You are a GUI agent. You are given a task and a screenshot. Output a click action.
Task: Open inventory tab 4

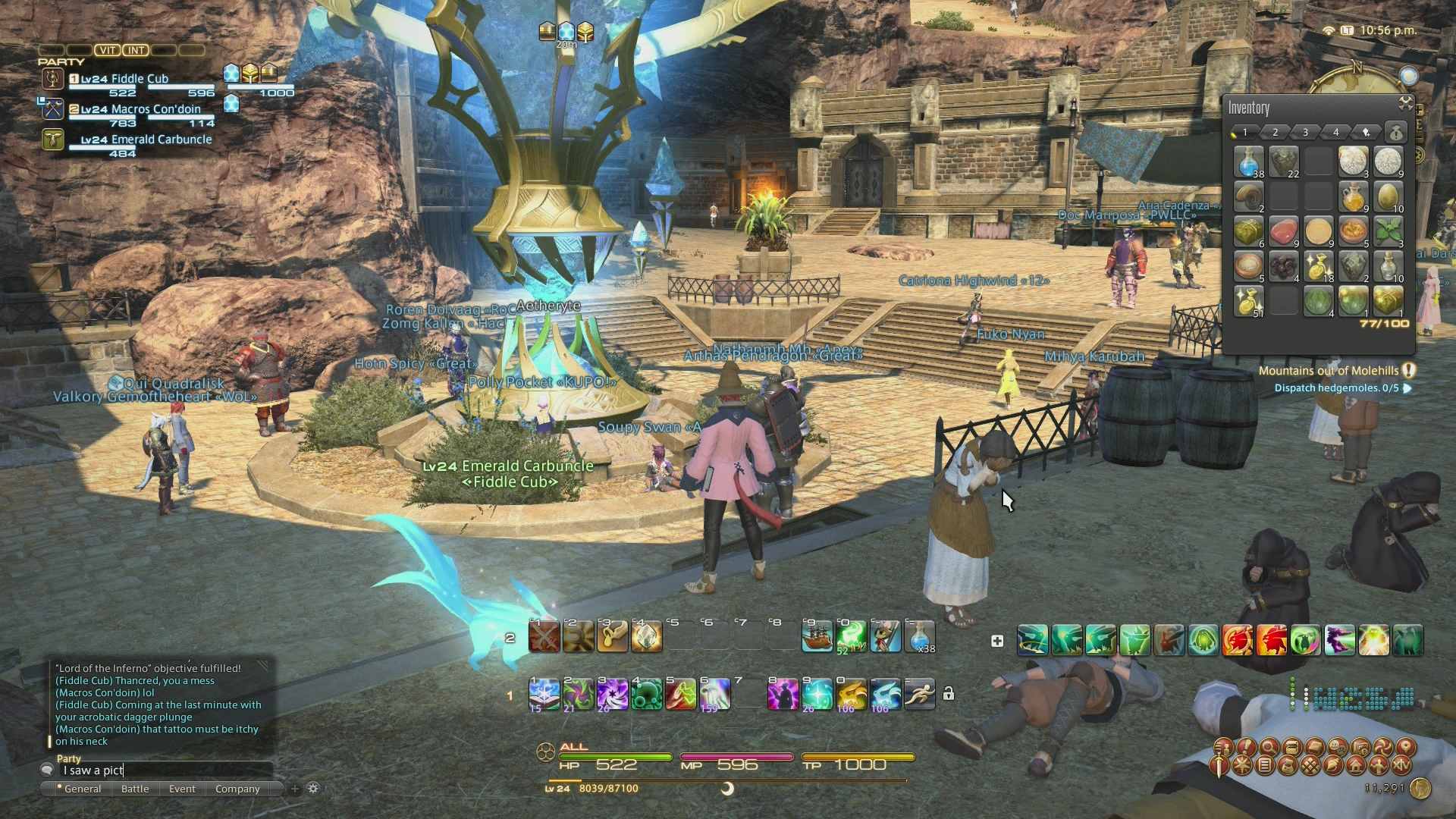point(1336,133)
